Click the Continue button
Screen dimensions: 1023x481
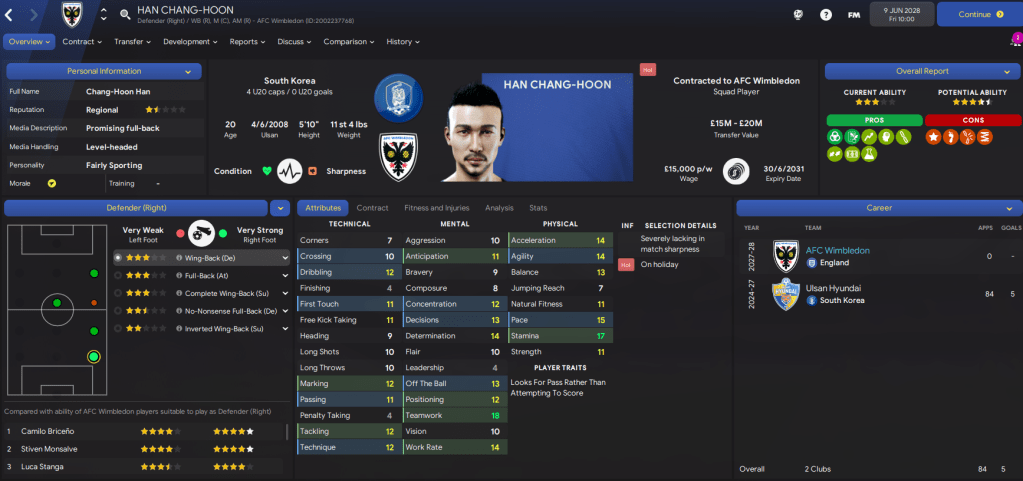(x=979, y=15)
